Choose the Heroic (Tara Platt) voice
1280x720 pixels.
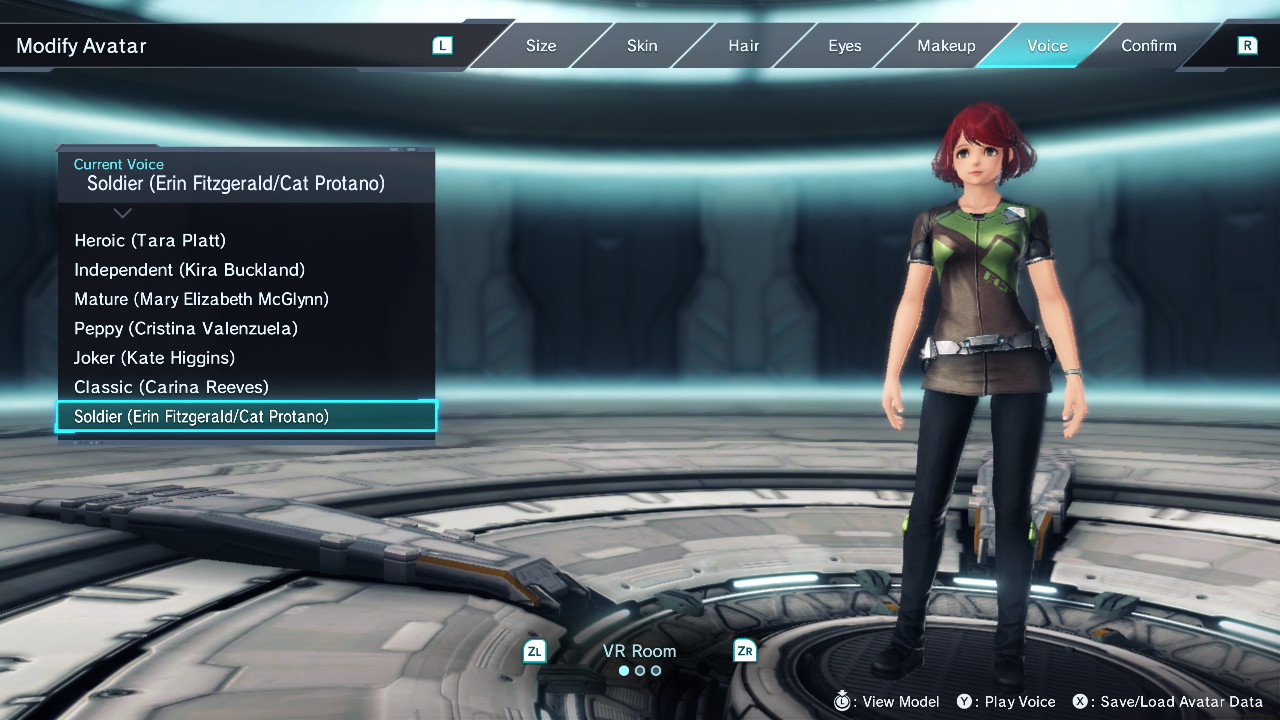click(150, 241)
